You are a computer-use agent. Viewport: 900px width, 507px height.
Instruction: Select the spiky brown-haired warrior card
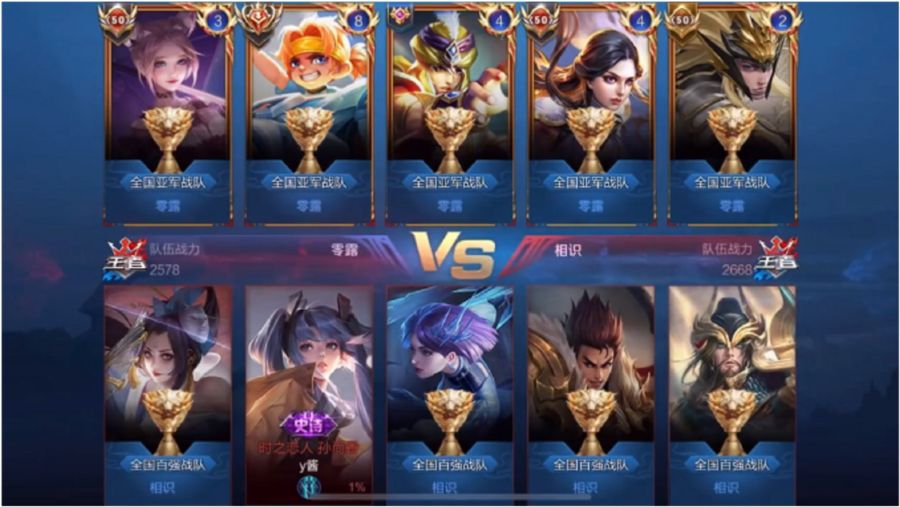(592, 390)
